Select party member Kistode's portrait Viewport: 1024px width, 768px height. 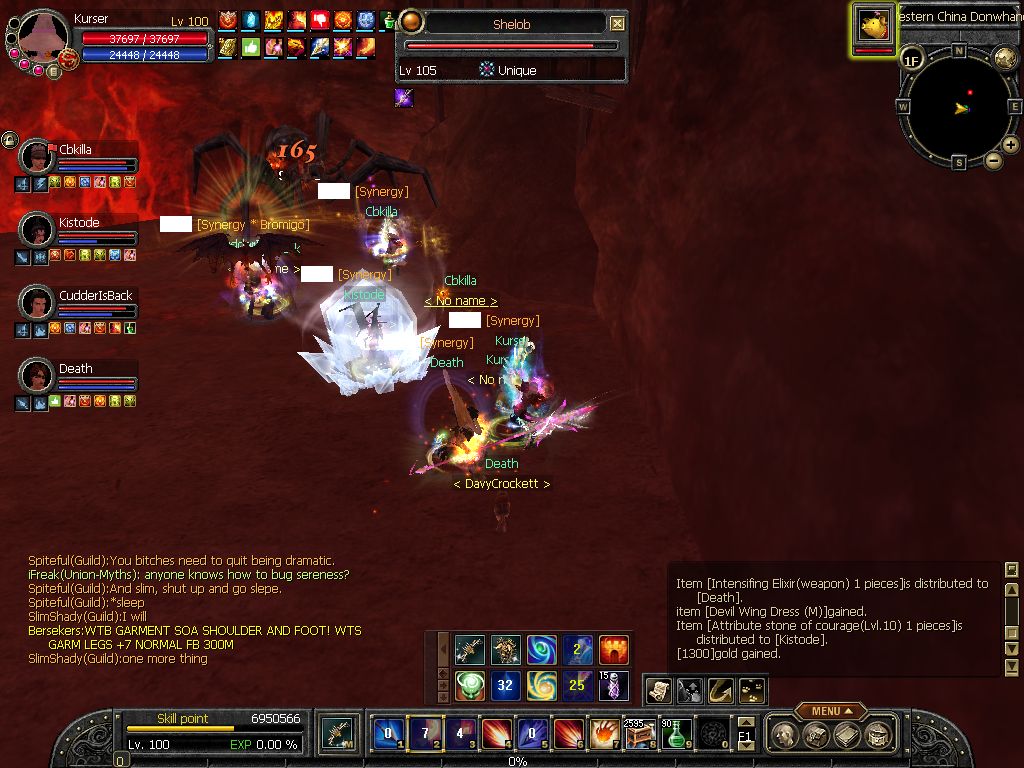[37, 230]
